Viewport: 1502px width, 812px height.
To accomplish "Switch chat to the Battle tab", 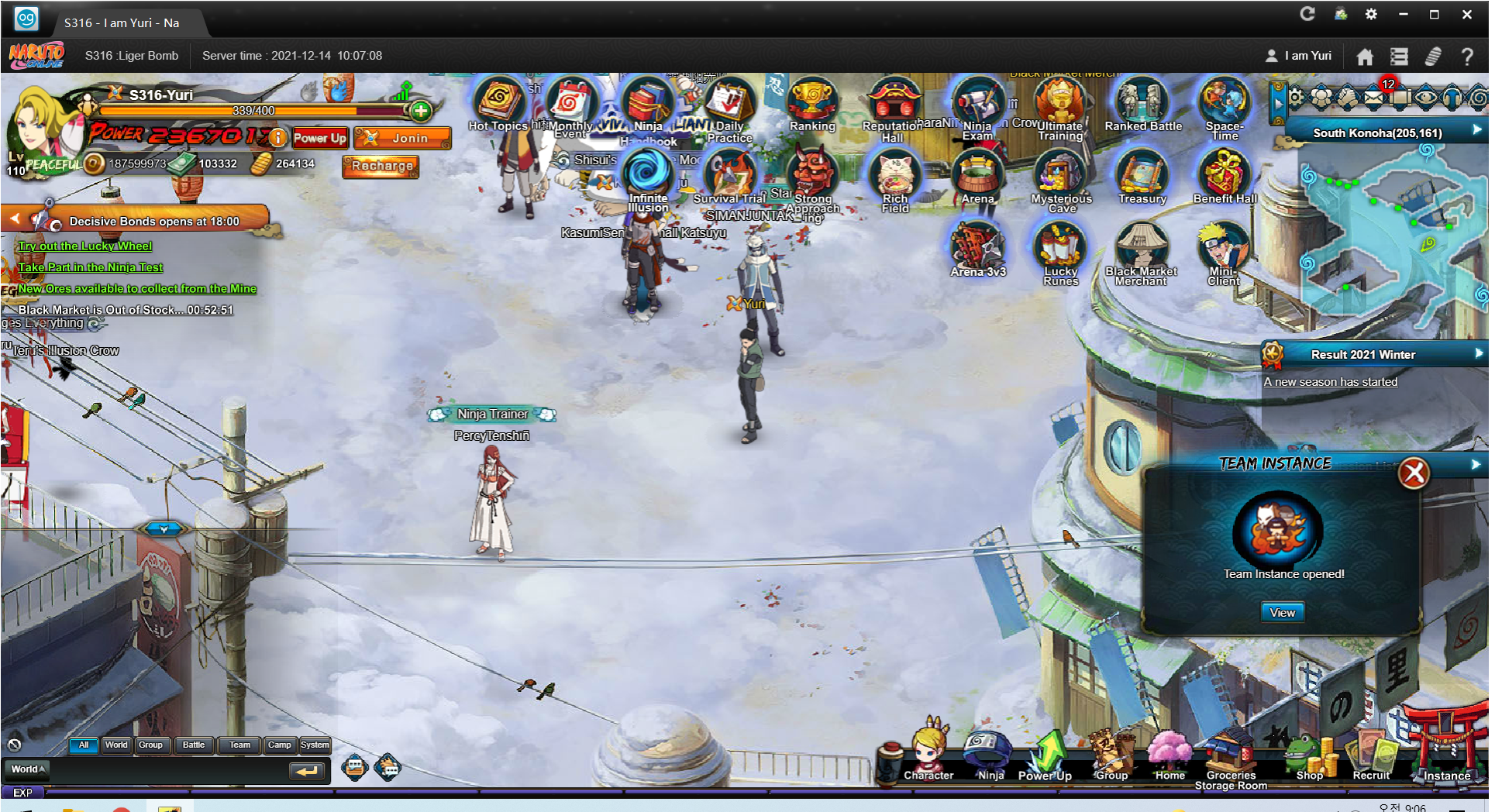I will (194, 745).
